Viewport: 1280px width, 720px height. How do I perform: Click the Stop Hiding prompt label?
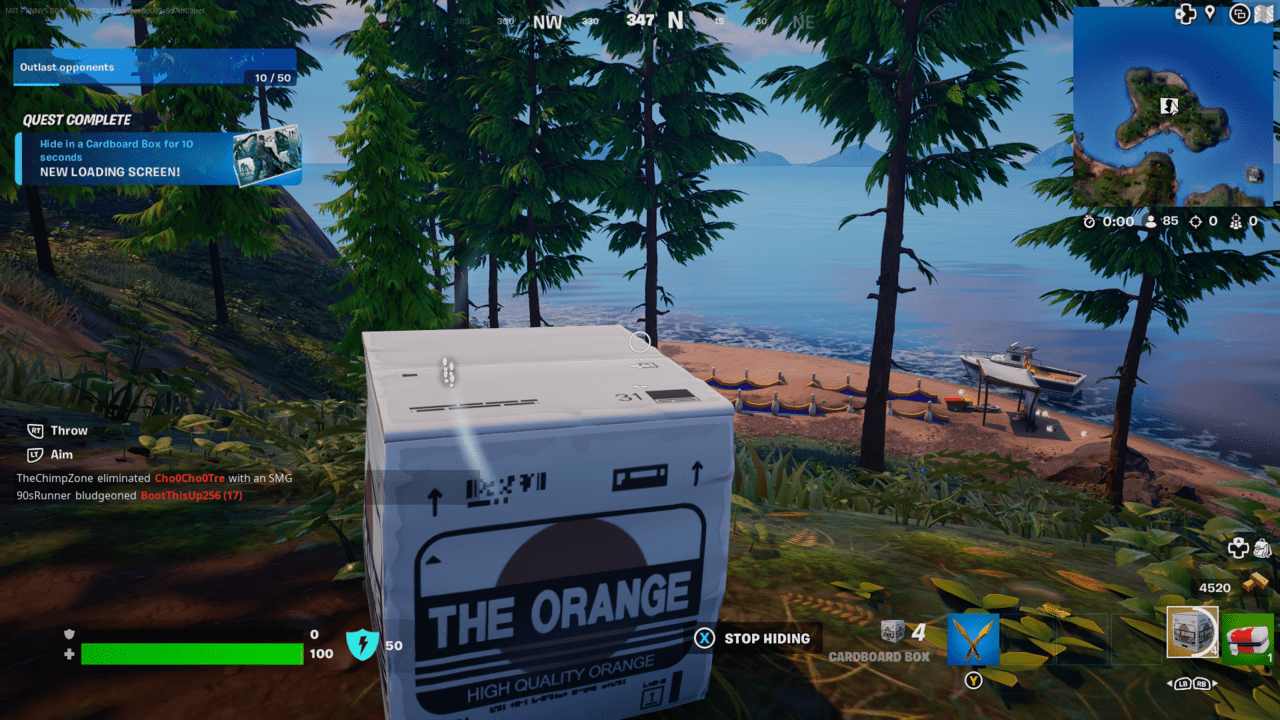768,638
